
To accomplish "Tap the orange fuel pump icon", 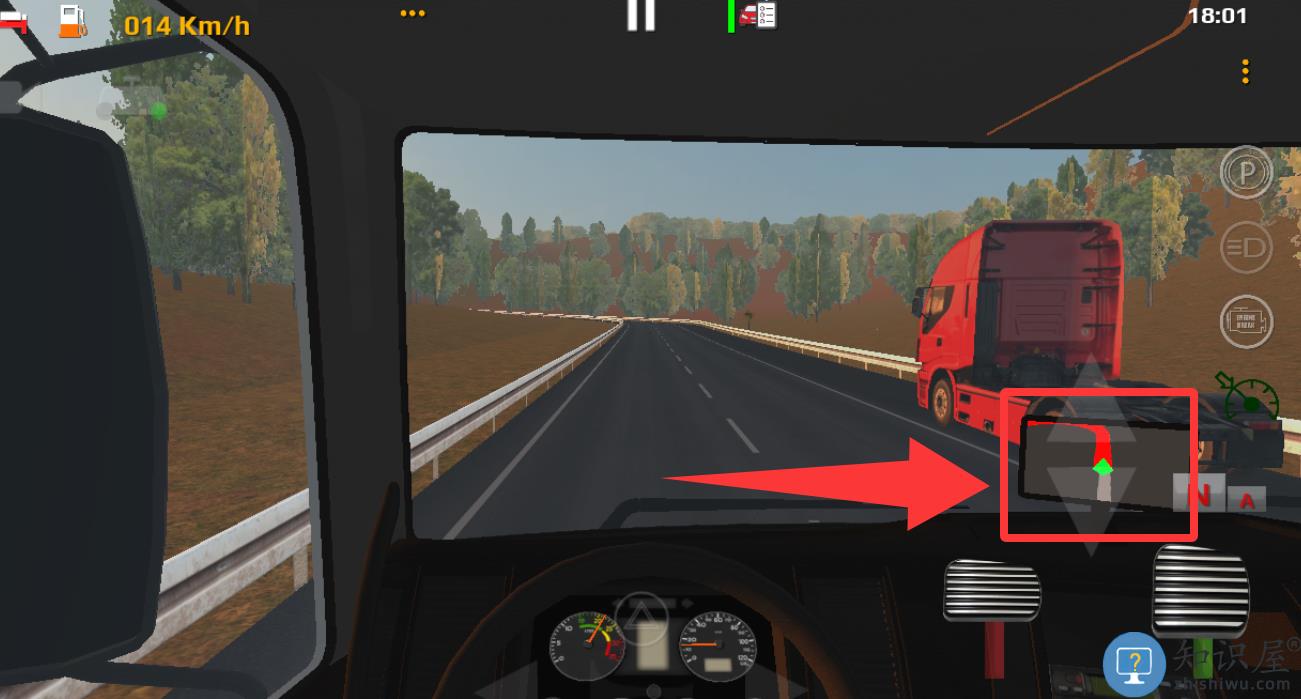I will pyautogui.click(x=72, y=20).
